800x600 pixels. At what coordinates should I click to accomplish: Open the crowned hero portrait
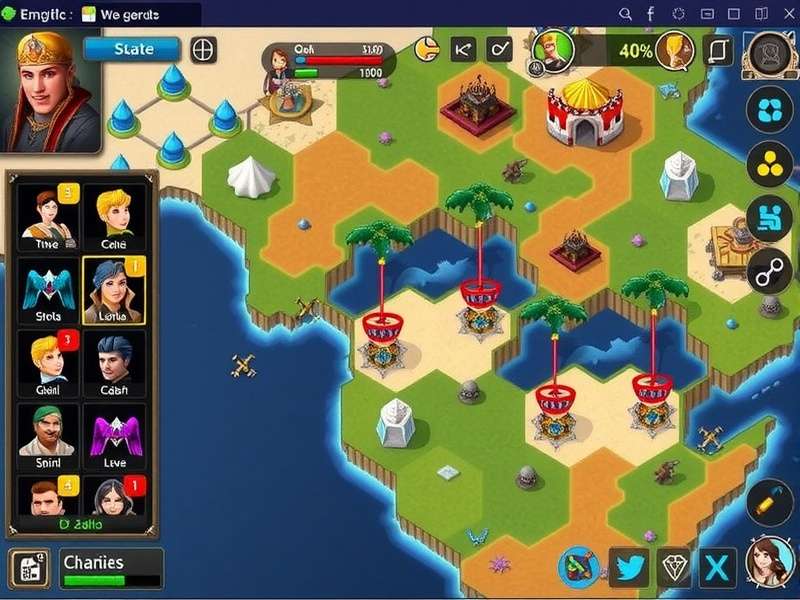(50, 90)
